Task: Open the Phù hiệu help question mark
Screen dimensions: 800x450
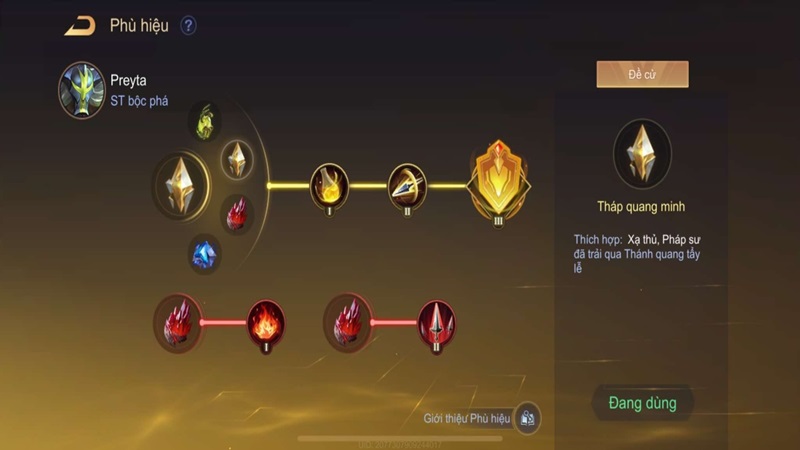Action: click(188, 26)
